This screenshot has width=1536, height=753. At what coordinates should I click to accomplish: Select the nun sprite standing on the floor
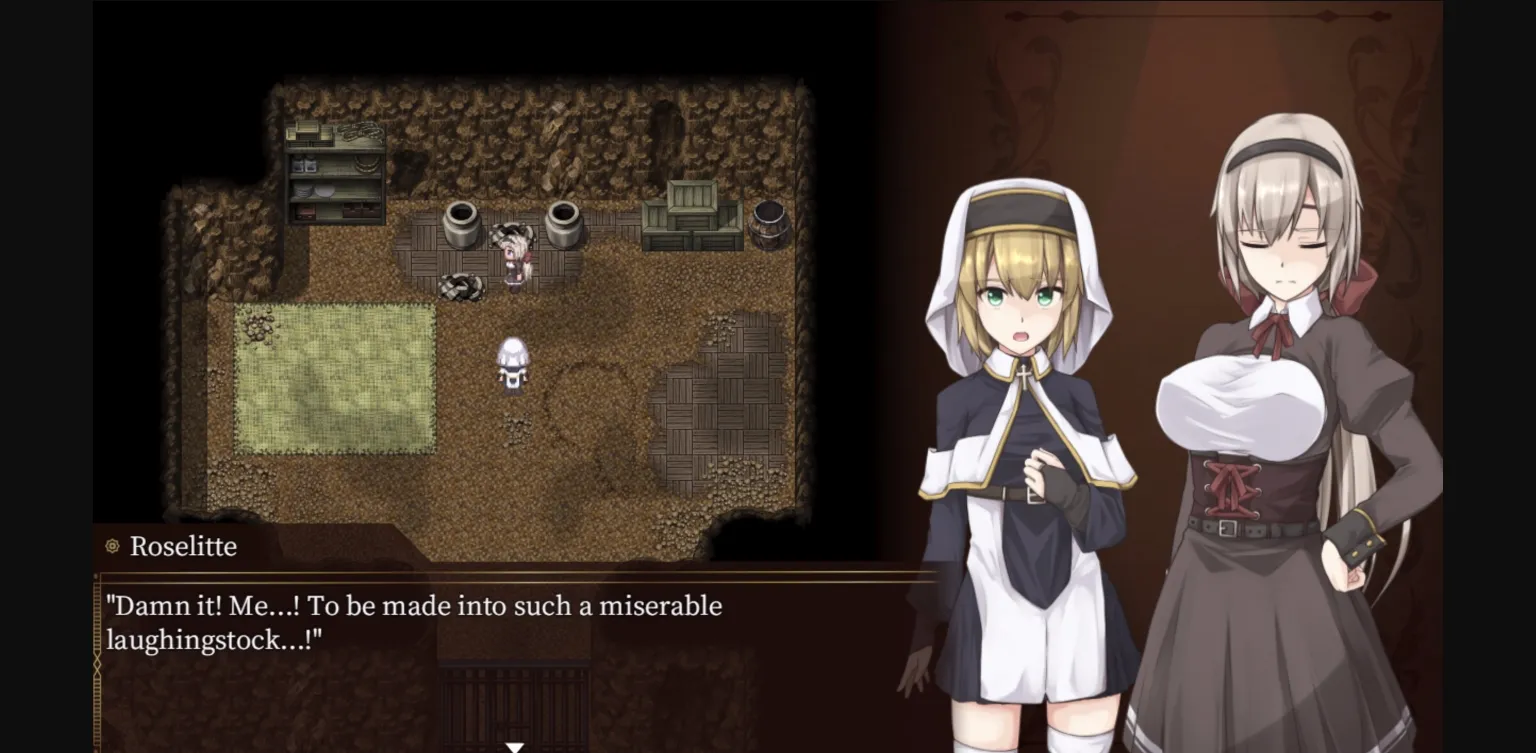511,365
